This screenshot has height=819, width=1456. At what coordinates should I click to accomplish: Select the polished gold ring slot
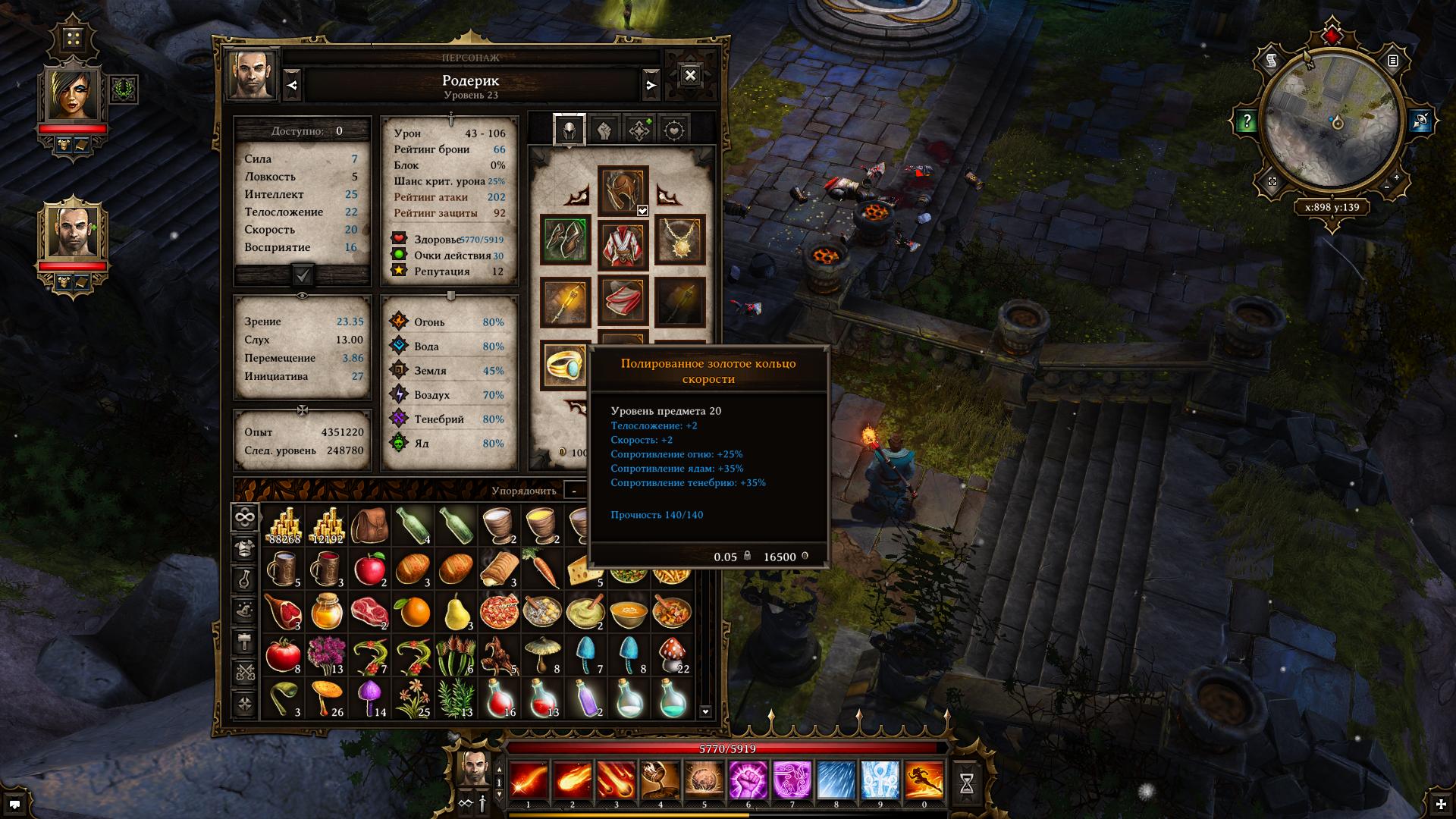pyautogui.click(x=565, y=366)
